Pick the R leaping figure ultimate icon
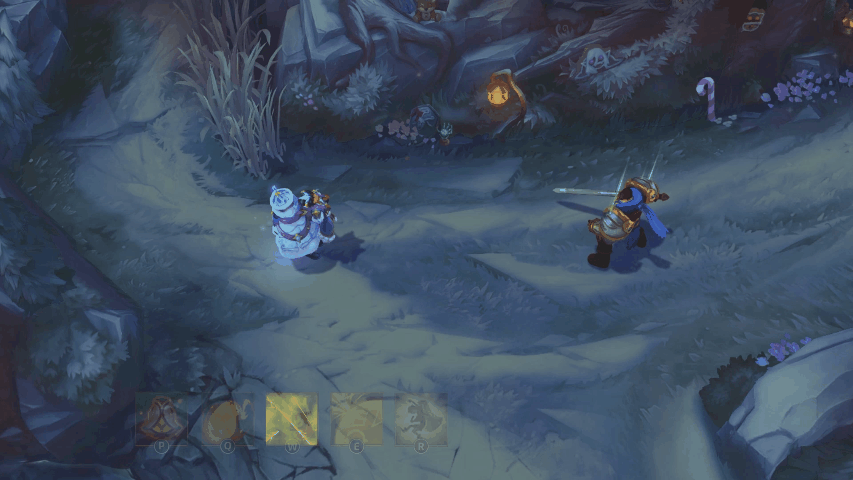Screen dimensions: 853x480 [x=421, y=419]
